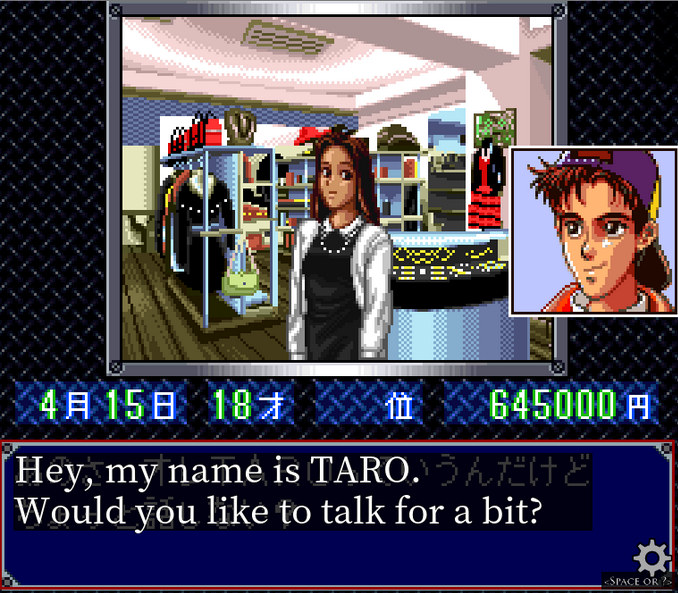The width and height of the screenshot is (678, 593).
Task: Open the gear settings icon
Action: coord(652,555)
